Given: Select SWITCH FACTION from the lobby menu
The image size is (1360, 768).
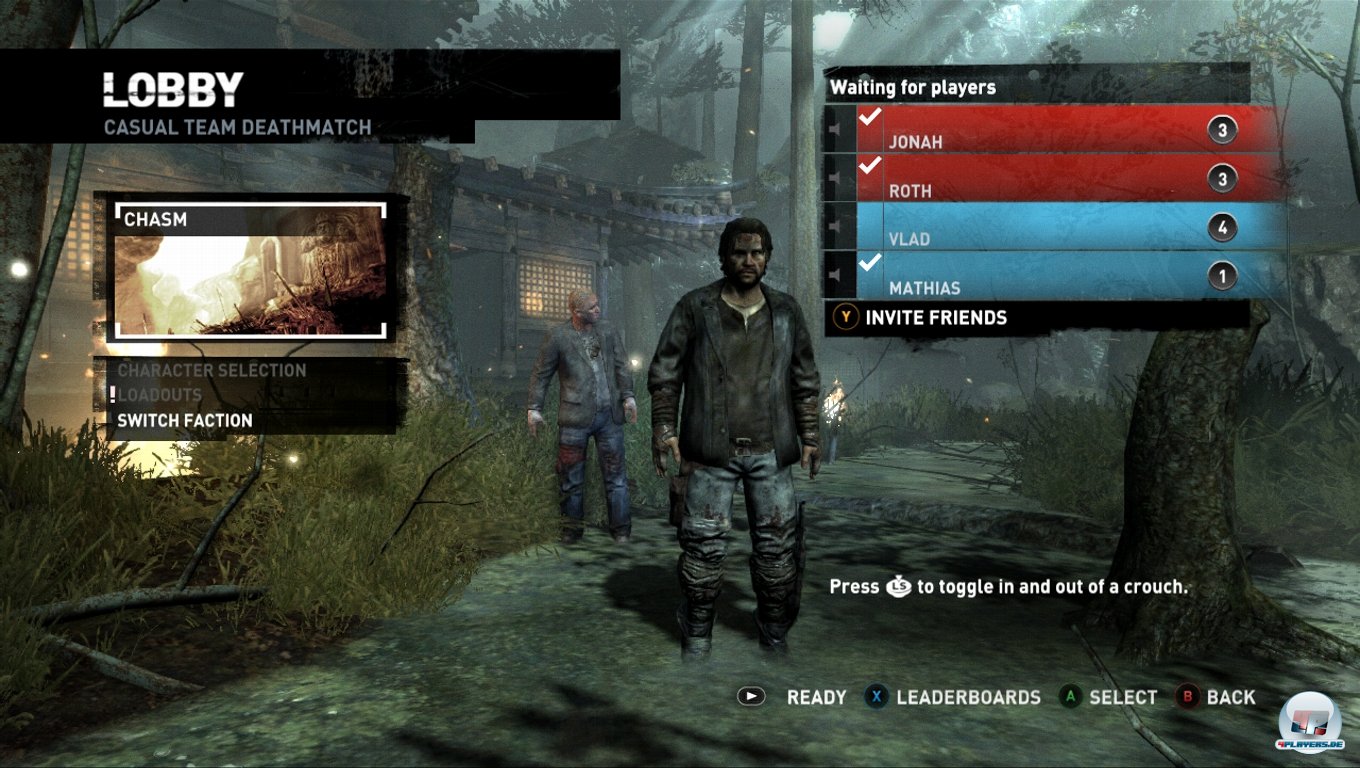Looking at the screenshot, I should coord(184,420).
